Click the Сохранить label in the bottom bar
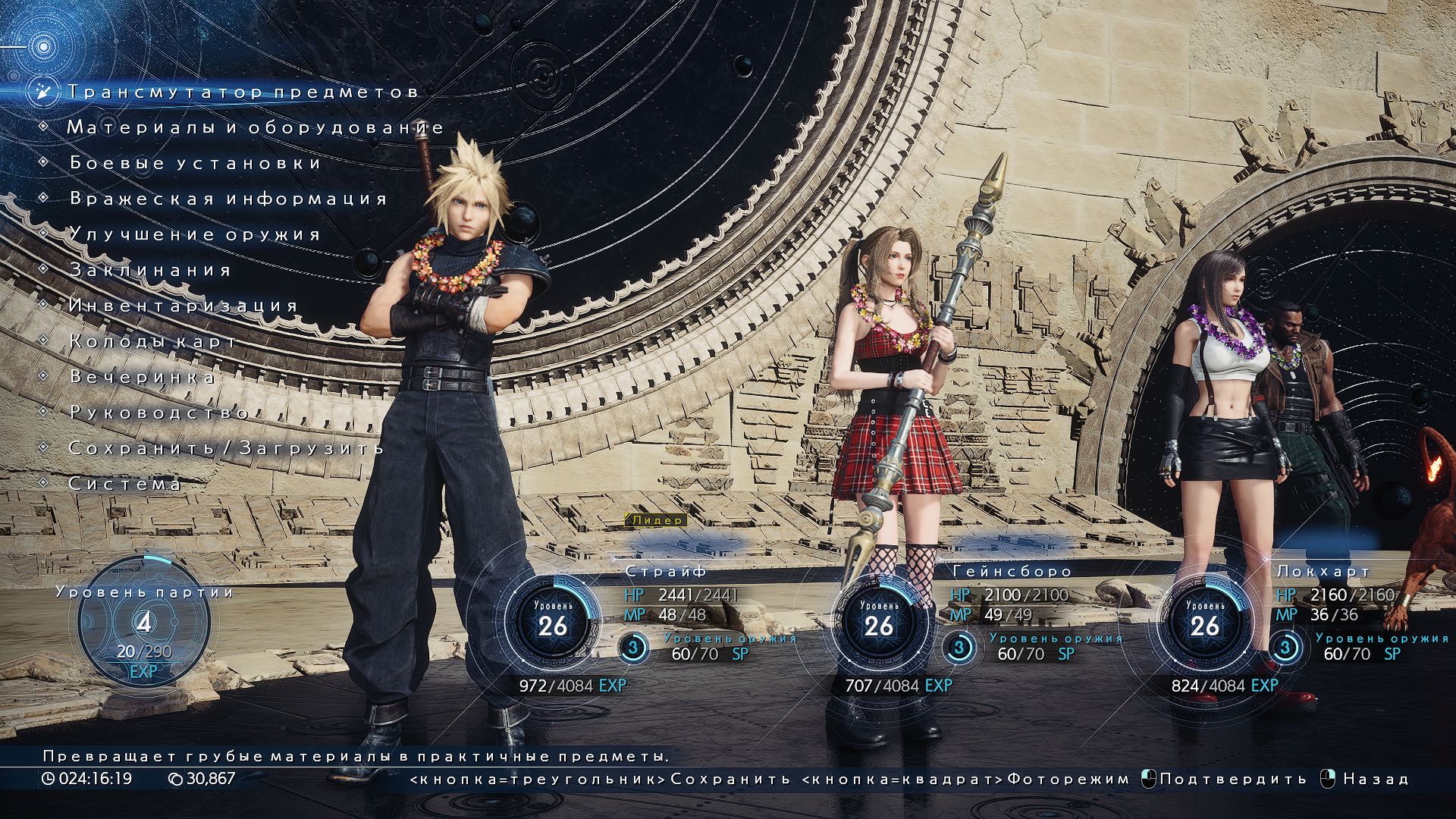 [730, 779]
